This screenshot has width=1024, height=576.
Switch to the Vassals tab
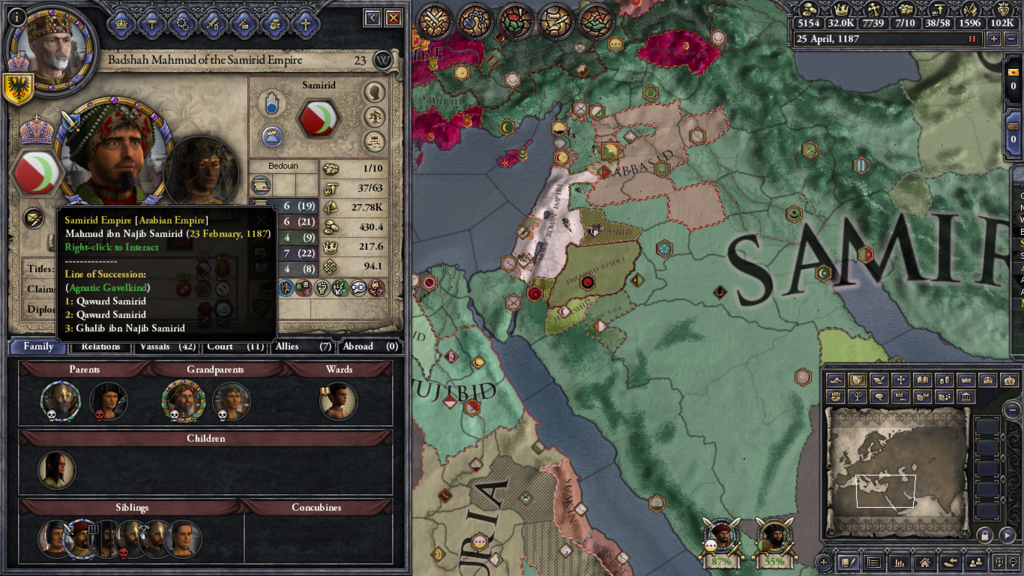pyautogui.click(x=158, y=346)
